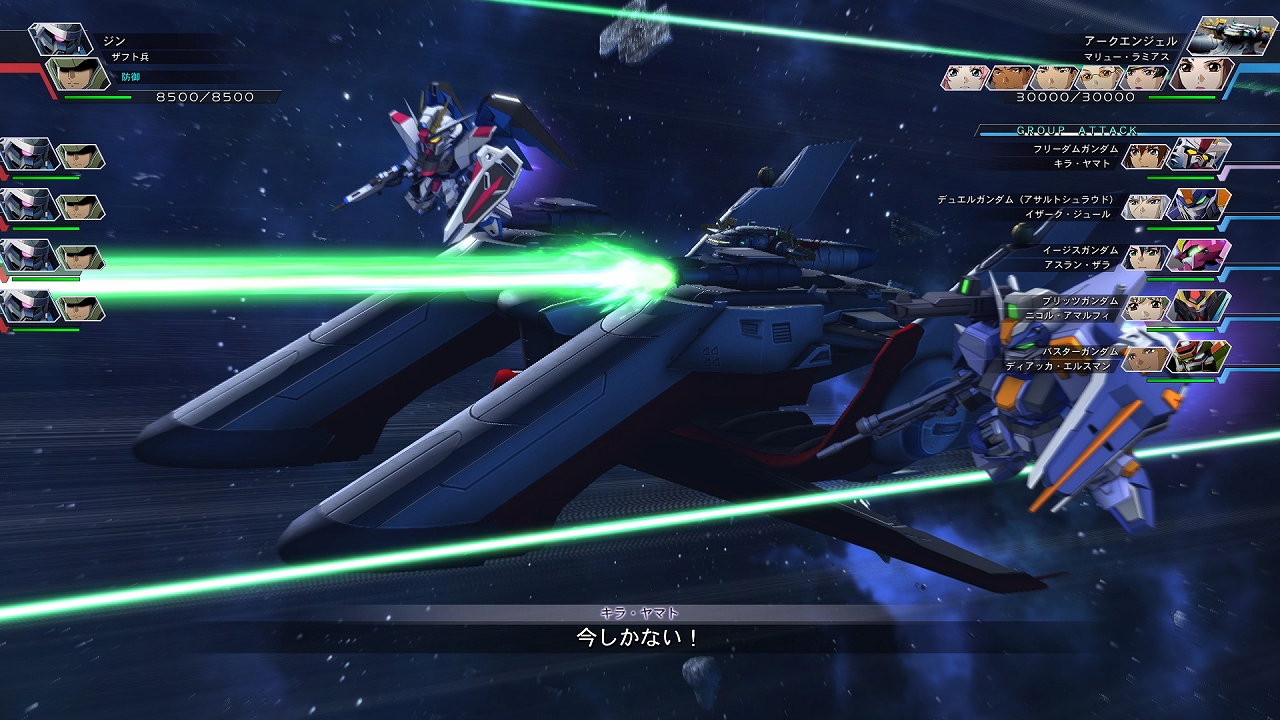Click the enemy HP readout showing 8500/8500
This screenshot has height=720, width=1280.
pyautogui.click(x=204, y=96)
